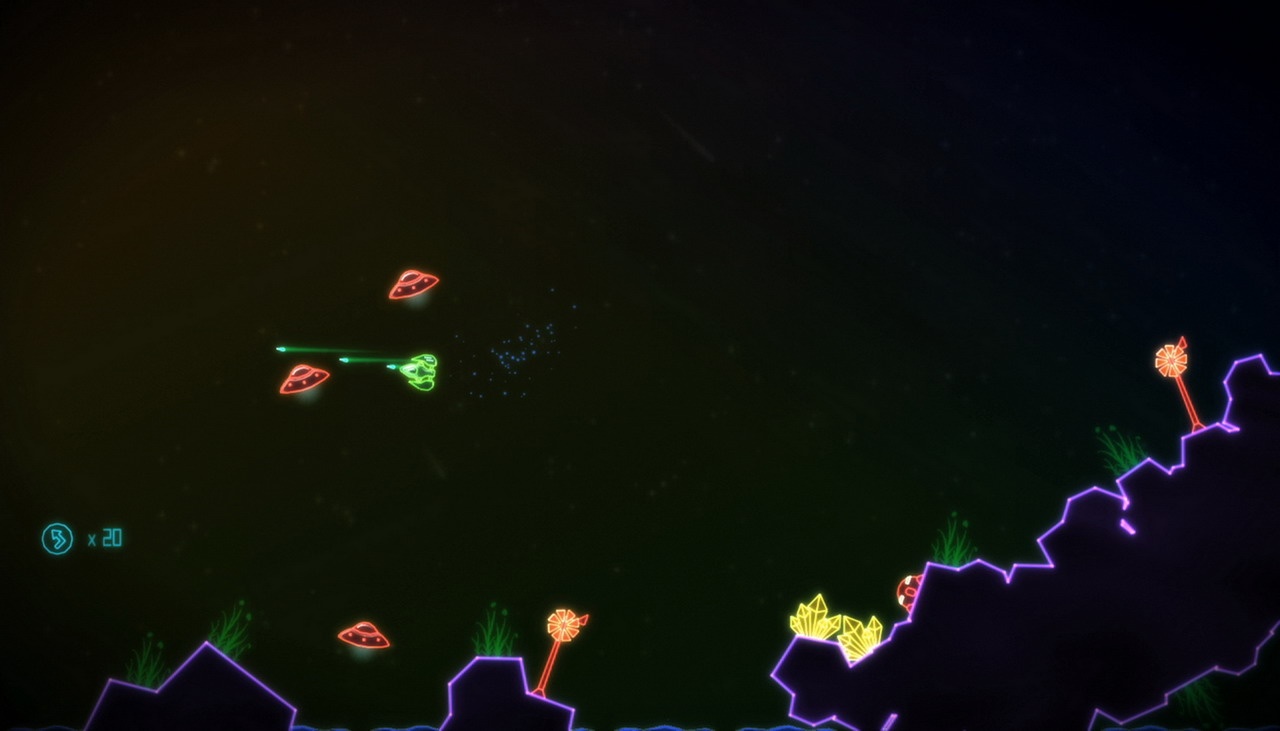Click the curved-arrow lives indicator icon
The width and height of the screenshot is (1280, 731).
[x=57, y=538]
